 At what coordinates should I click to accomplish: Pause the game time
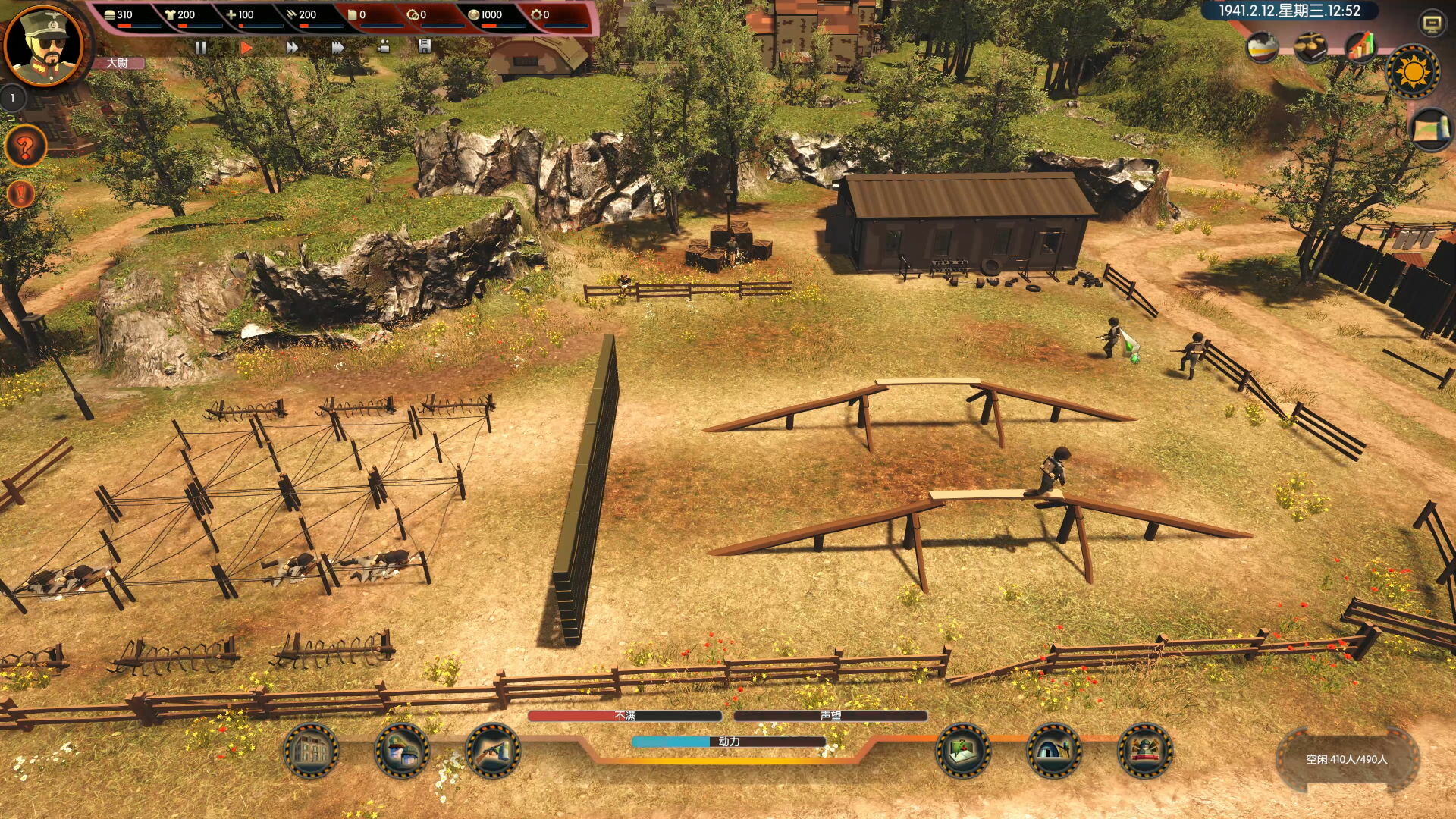201,47
